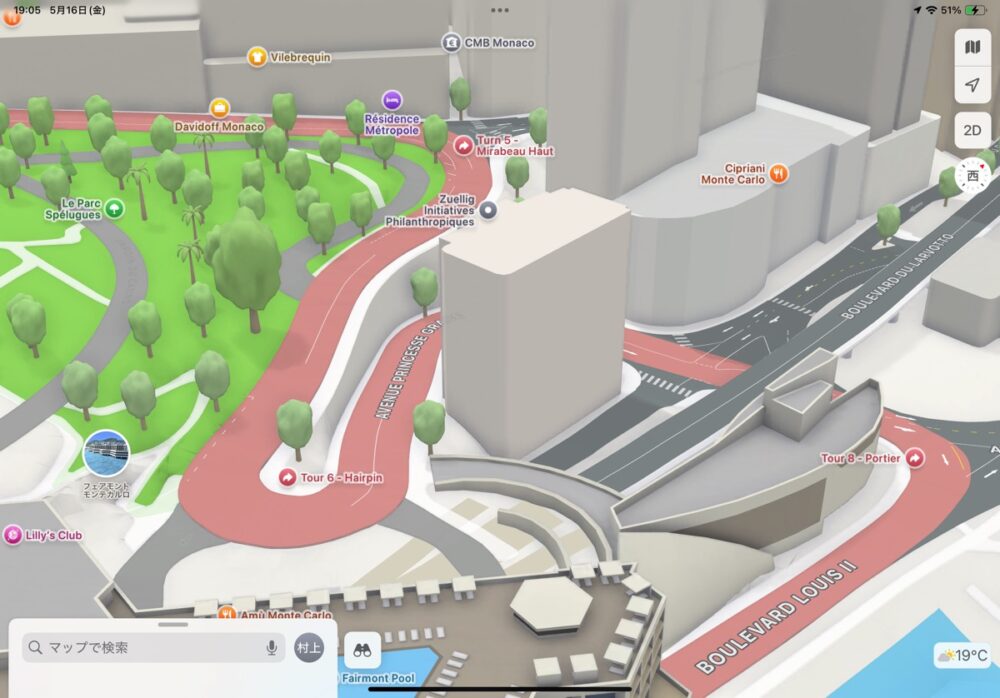Open the Cipriani Monte Carlo restaurant marker
The width and height of the screenshot is (1000, 698).
coord(779,173)
